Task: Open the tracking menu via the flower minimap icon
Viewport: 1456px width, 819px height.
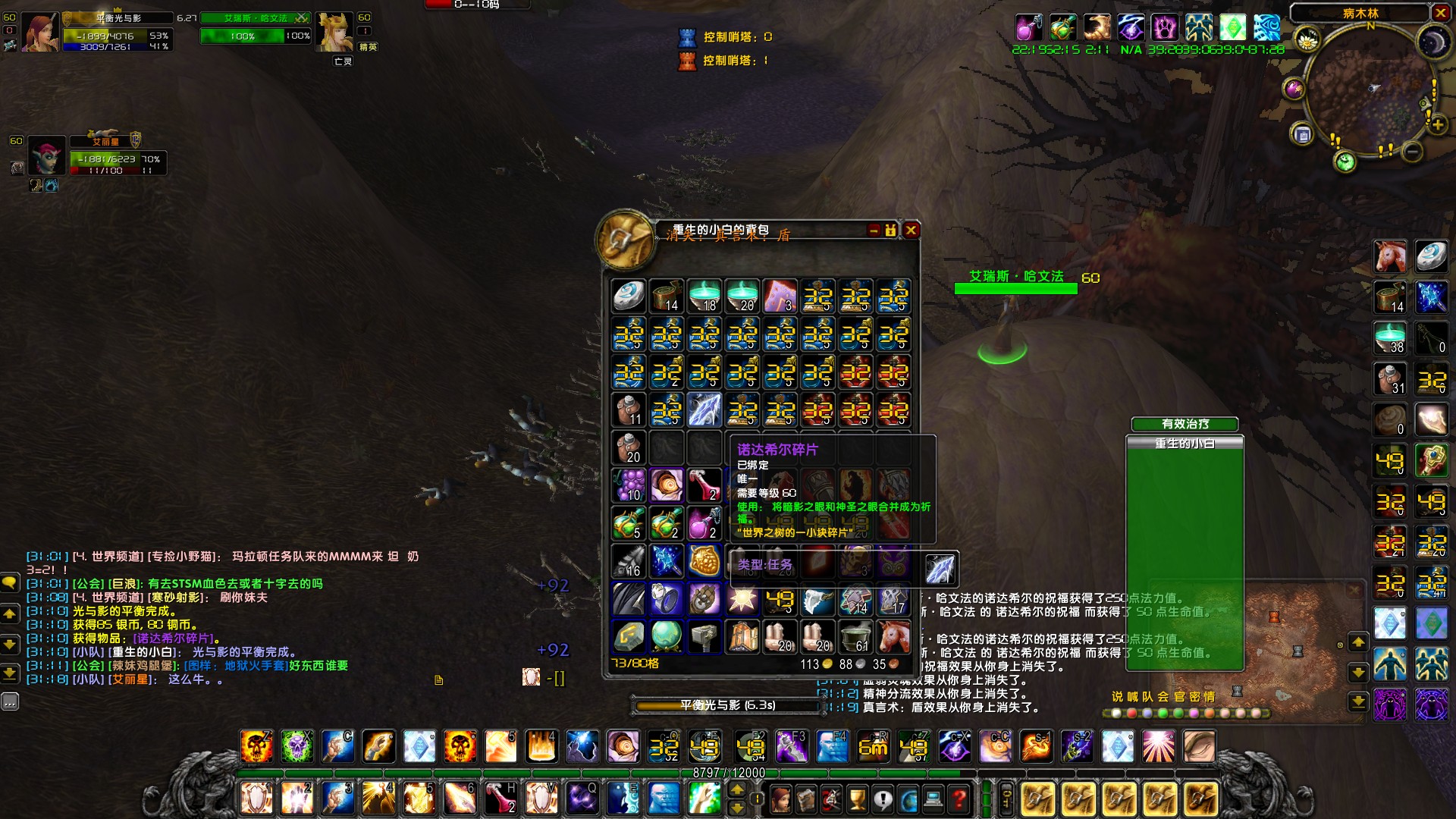Action: pos(1309,39)
